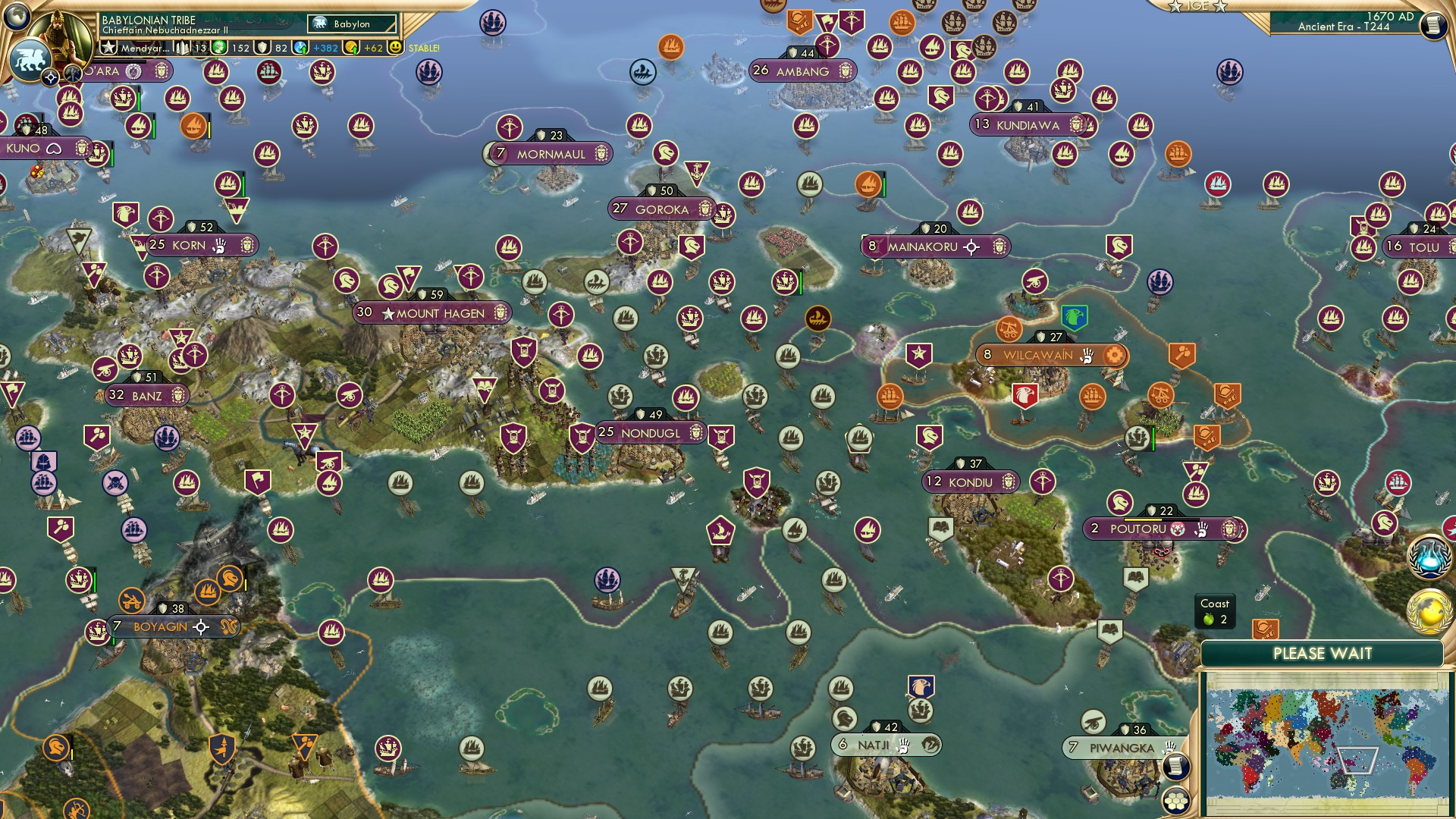Select the happiness smiley icon near STABLE

tap(395, 48)
